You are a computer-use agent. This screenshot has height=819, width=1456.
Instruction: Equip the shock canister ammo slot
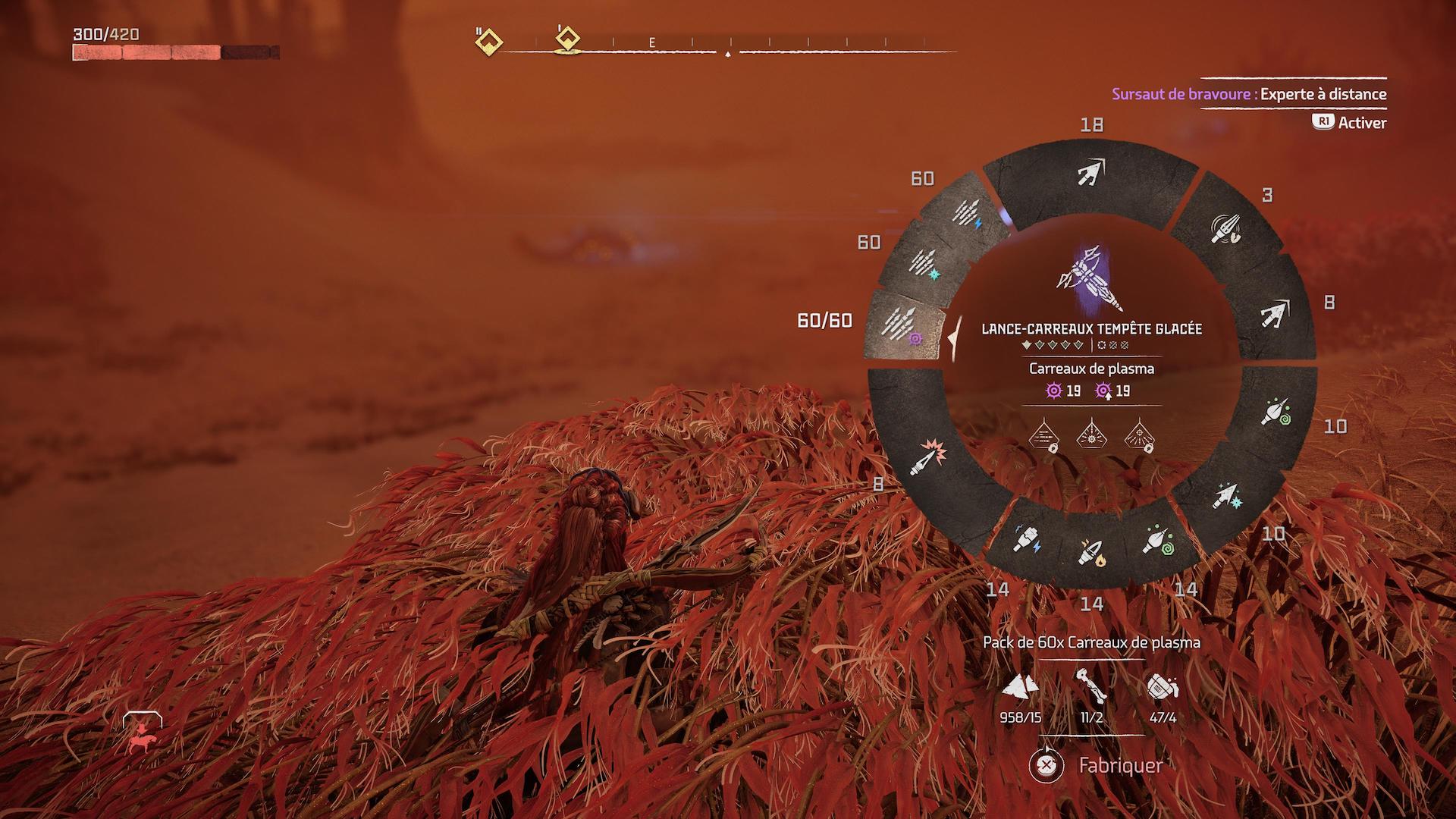coord(1028,537)
